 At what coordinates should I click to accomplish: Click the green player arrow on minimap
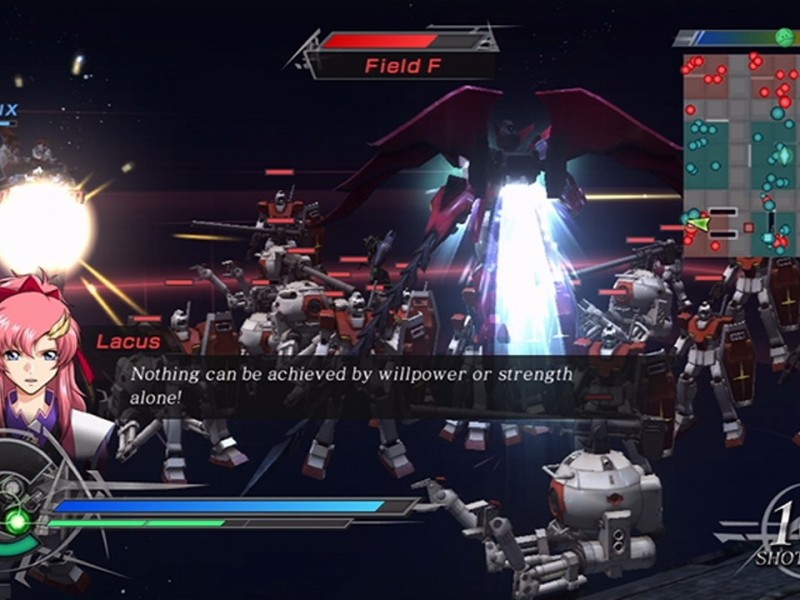tap(696, 223)
